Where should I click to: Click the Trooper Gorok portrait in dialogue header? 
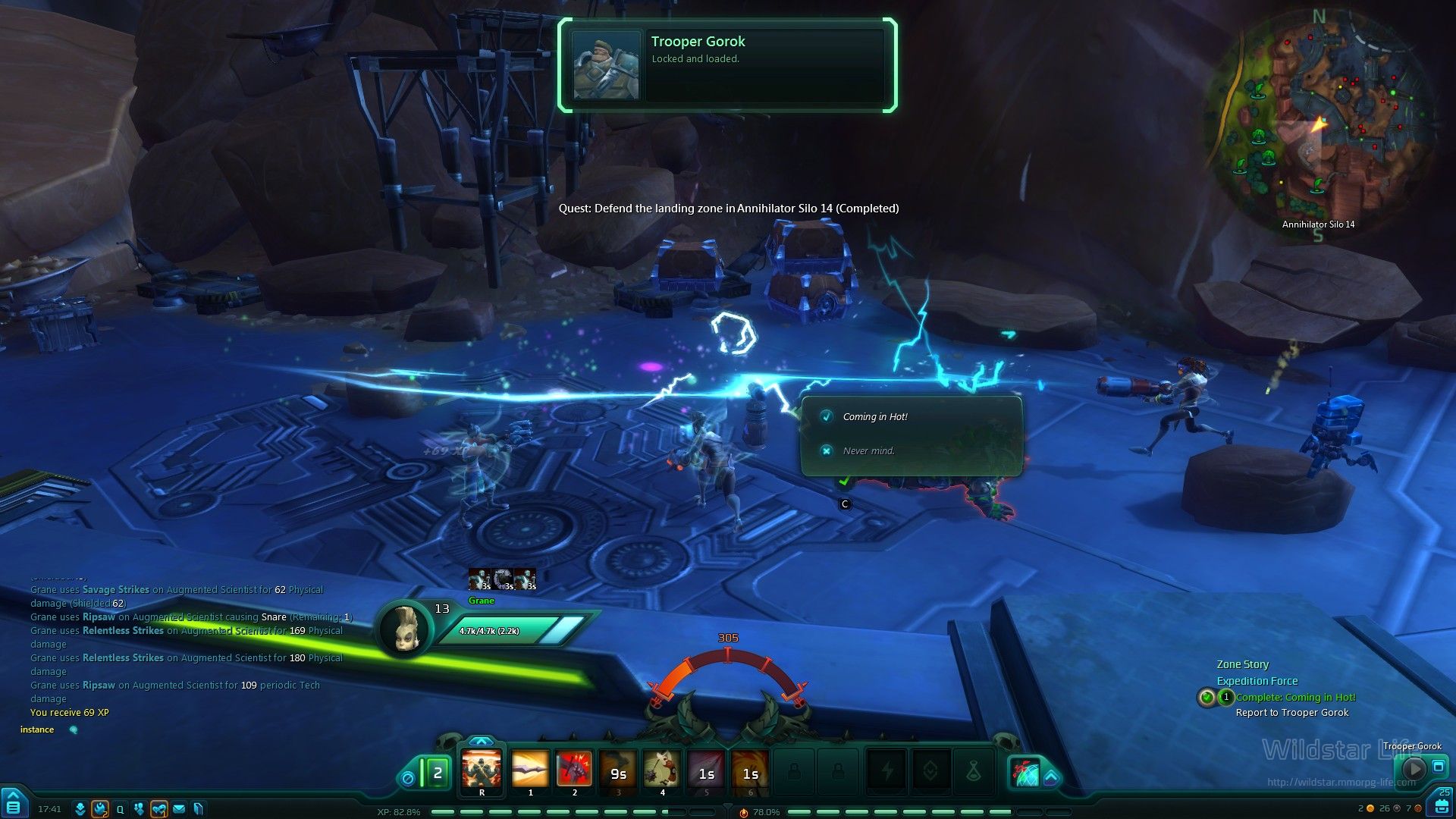click(x=605, y=64)
